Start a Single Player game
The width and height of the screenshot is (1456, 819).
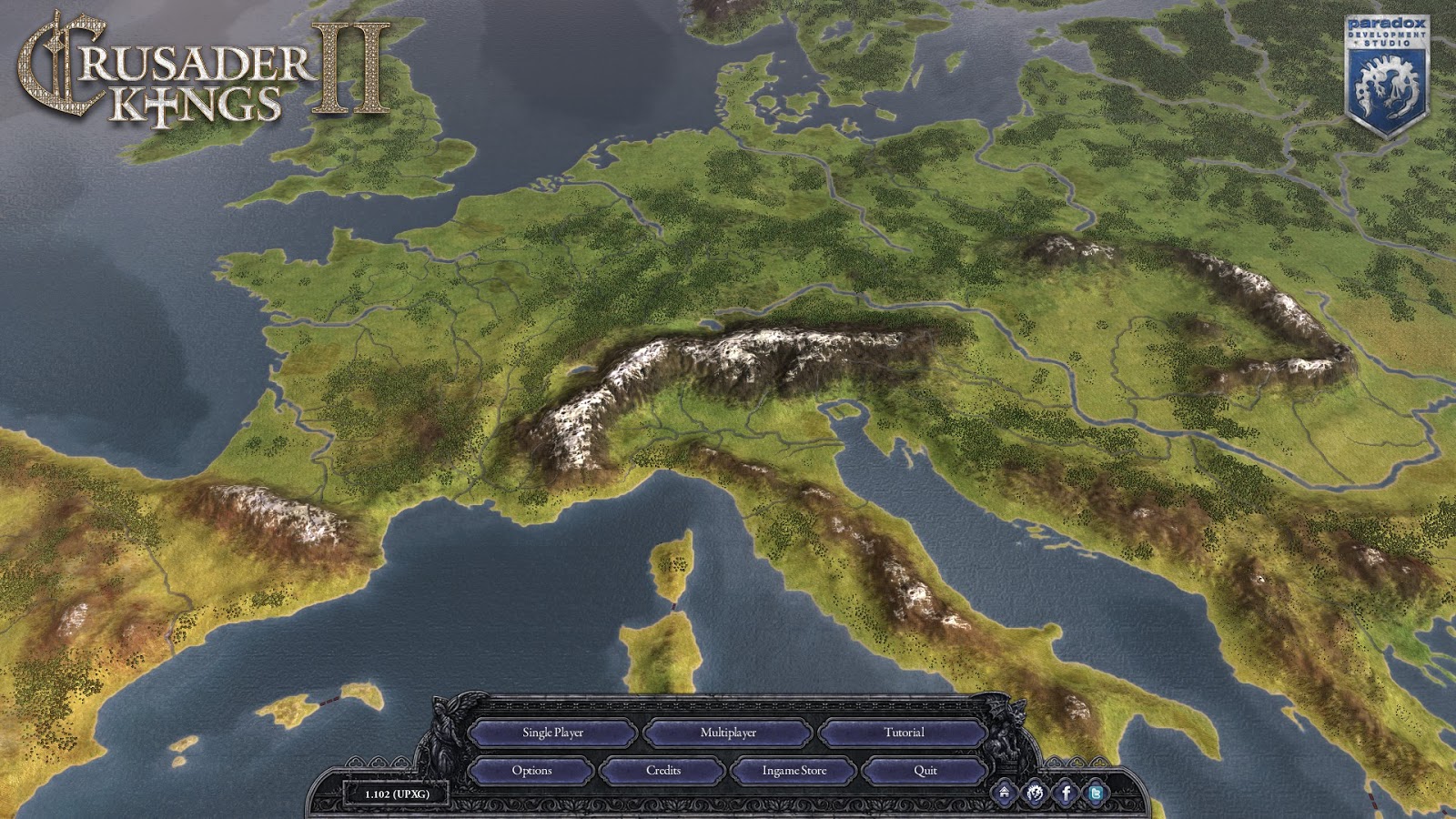pyautogui.click(x=552, y=733)
